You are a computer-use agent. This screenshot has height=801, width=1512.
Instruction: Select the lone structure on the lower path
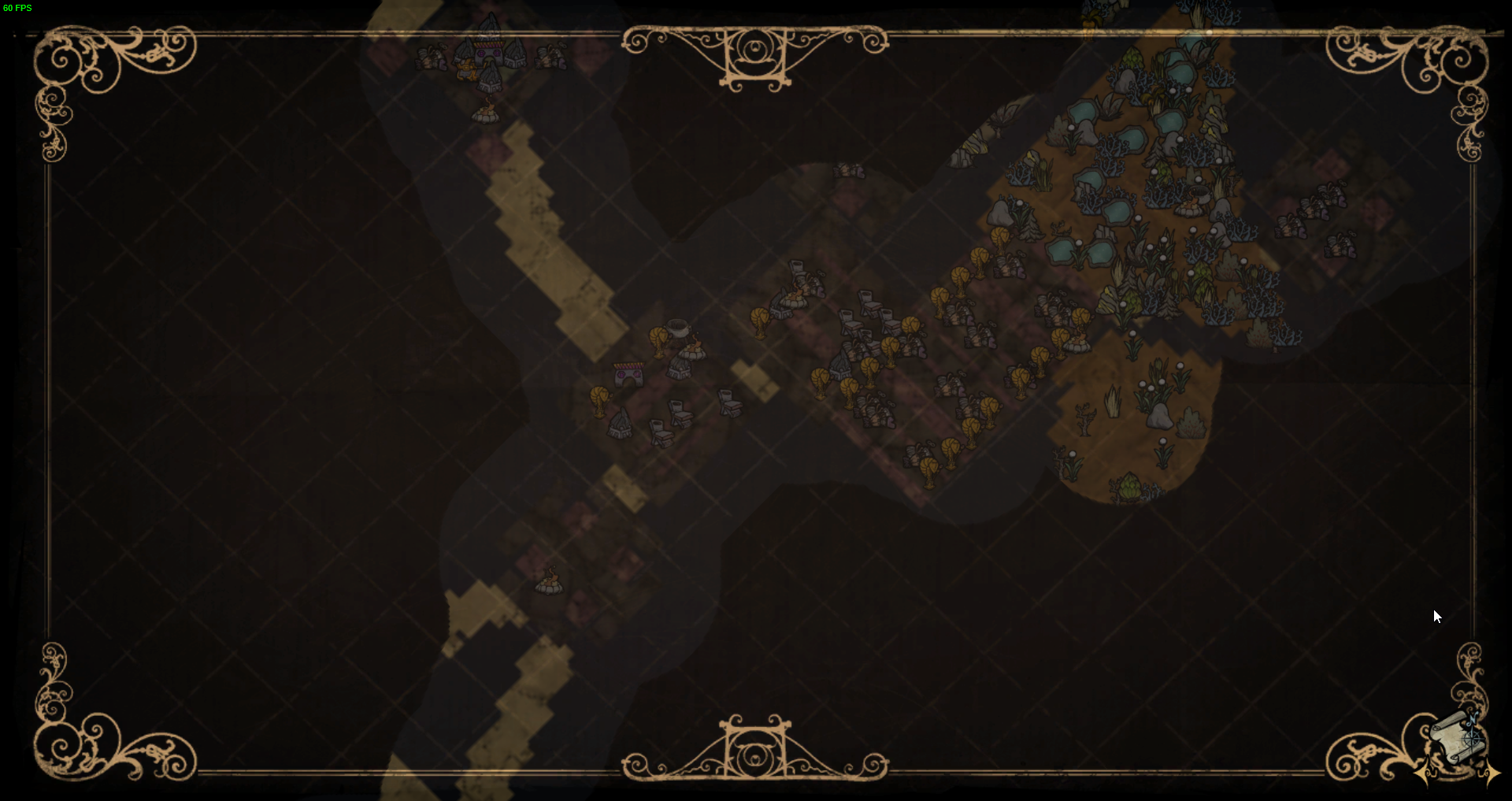(x=549, y=587)
